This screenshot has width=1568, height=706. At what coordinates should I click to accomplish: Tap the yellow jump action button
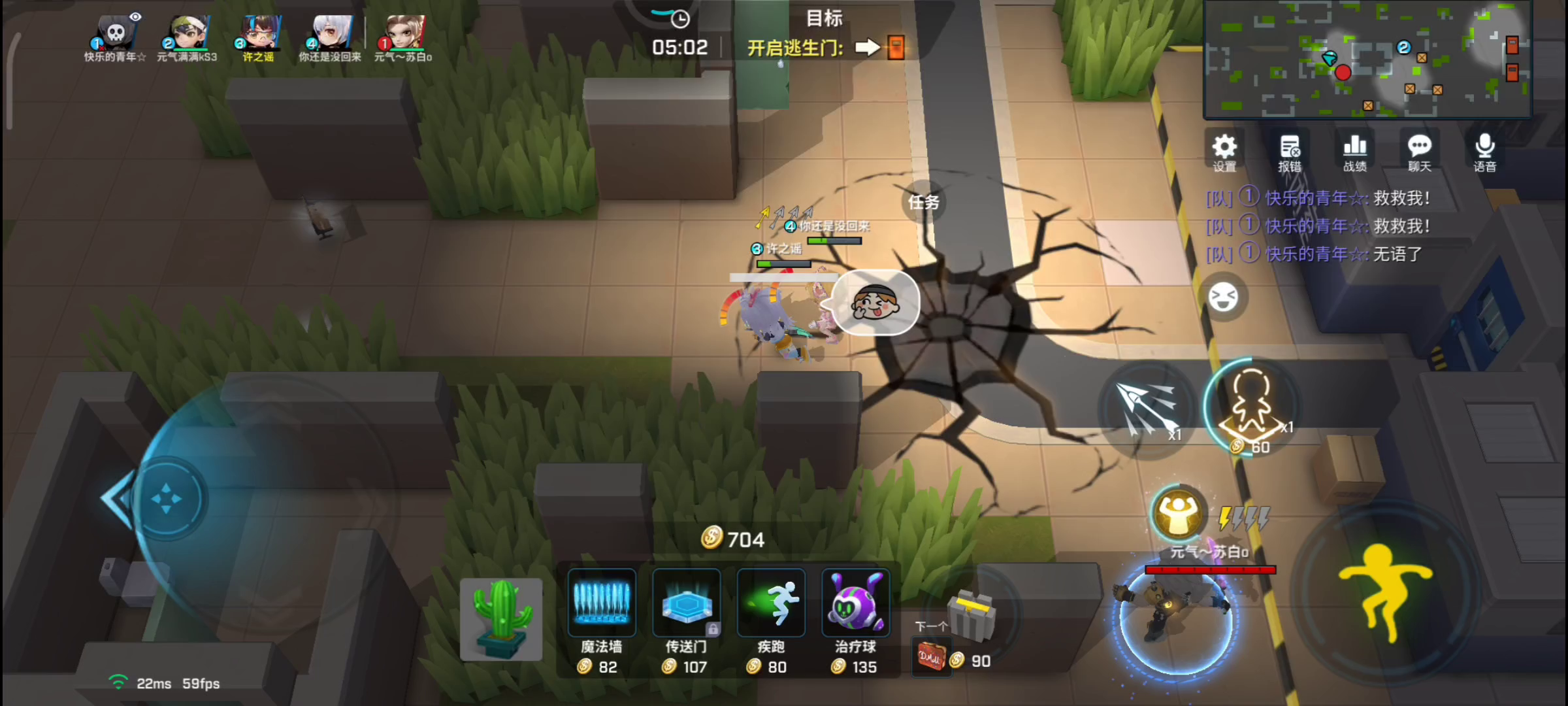[x=1384, y=588]
